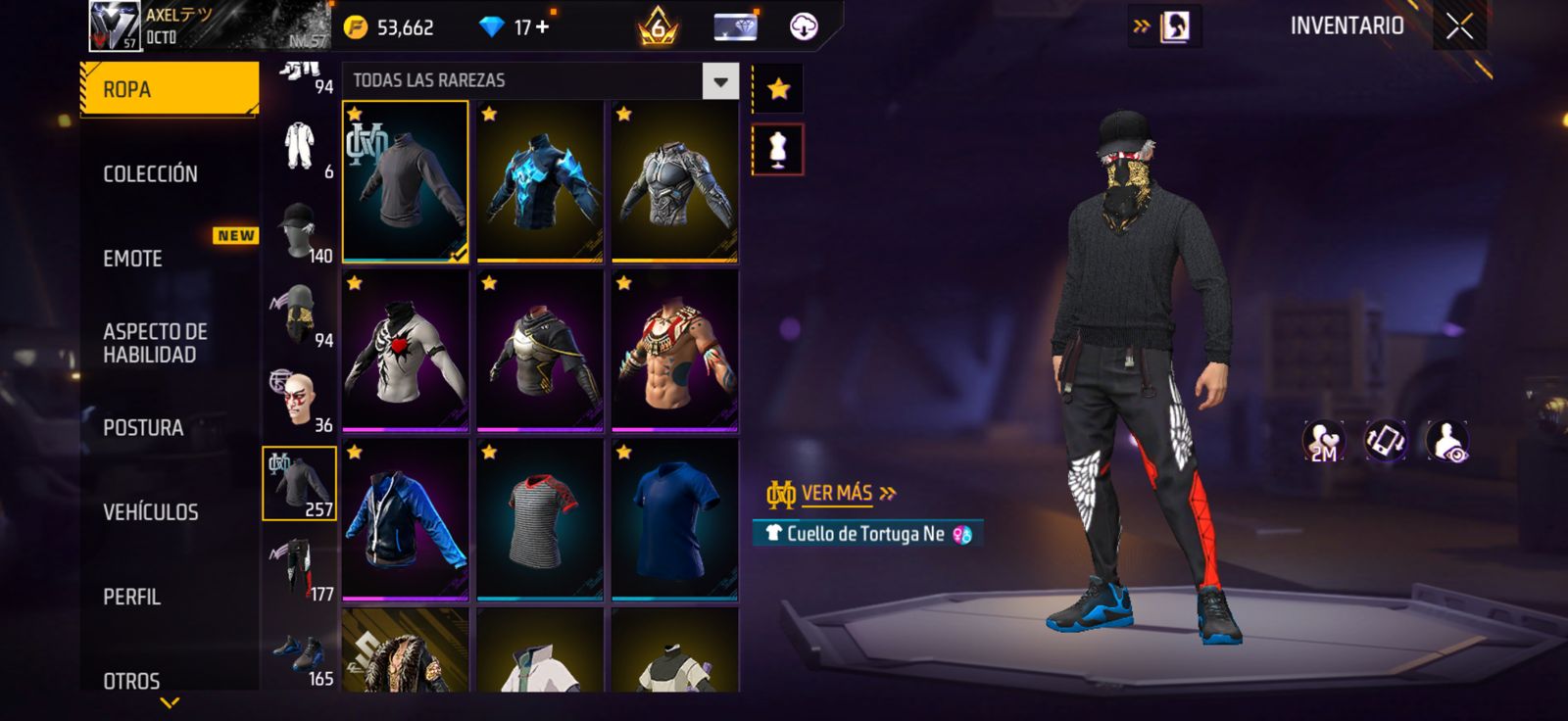Open the Todas las Rarezas dropdown
1568x721 pixels.
720,81
